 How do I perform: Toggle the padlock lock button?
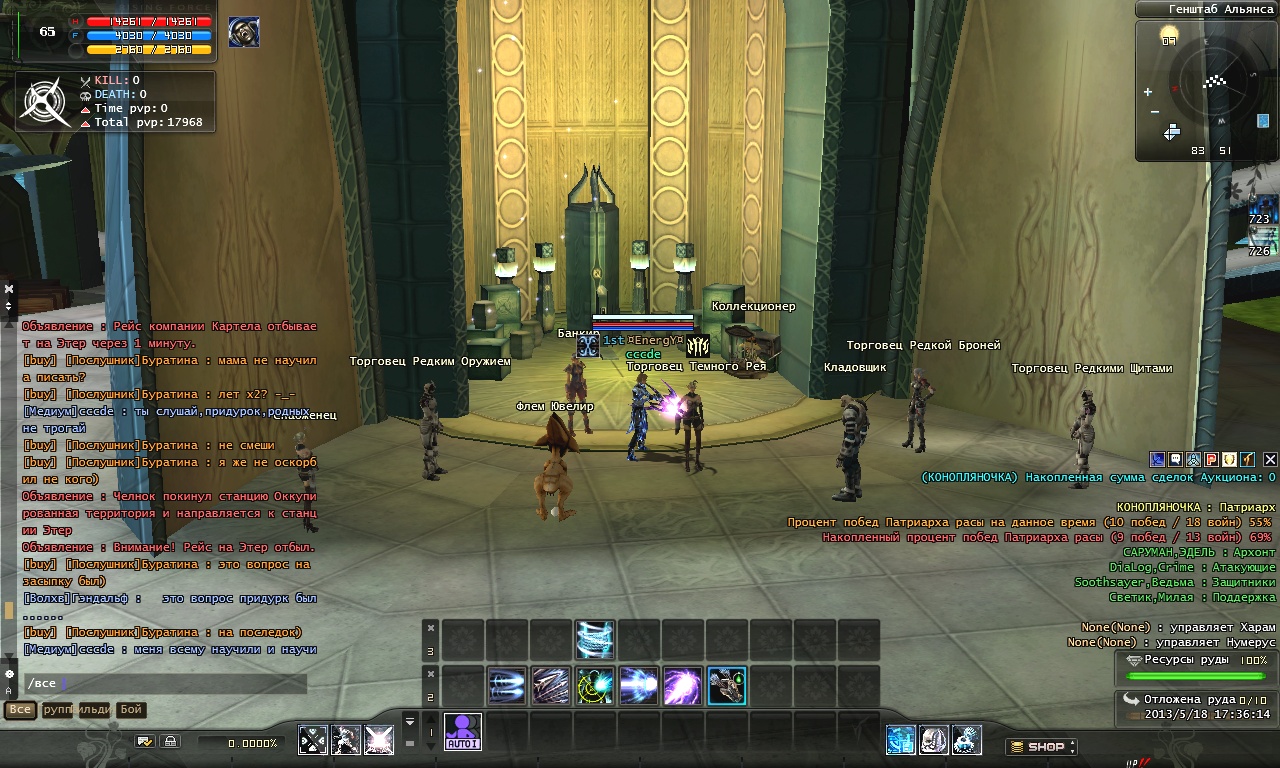(171, 742)
